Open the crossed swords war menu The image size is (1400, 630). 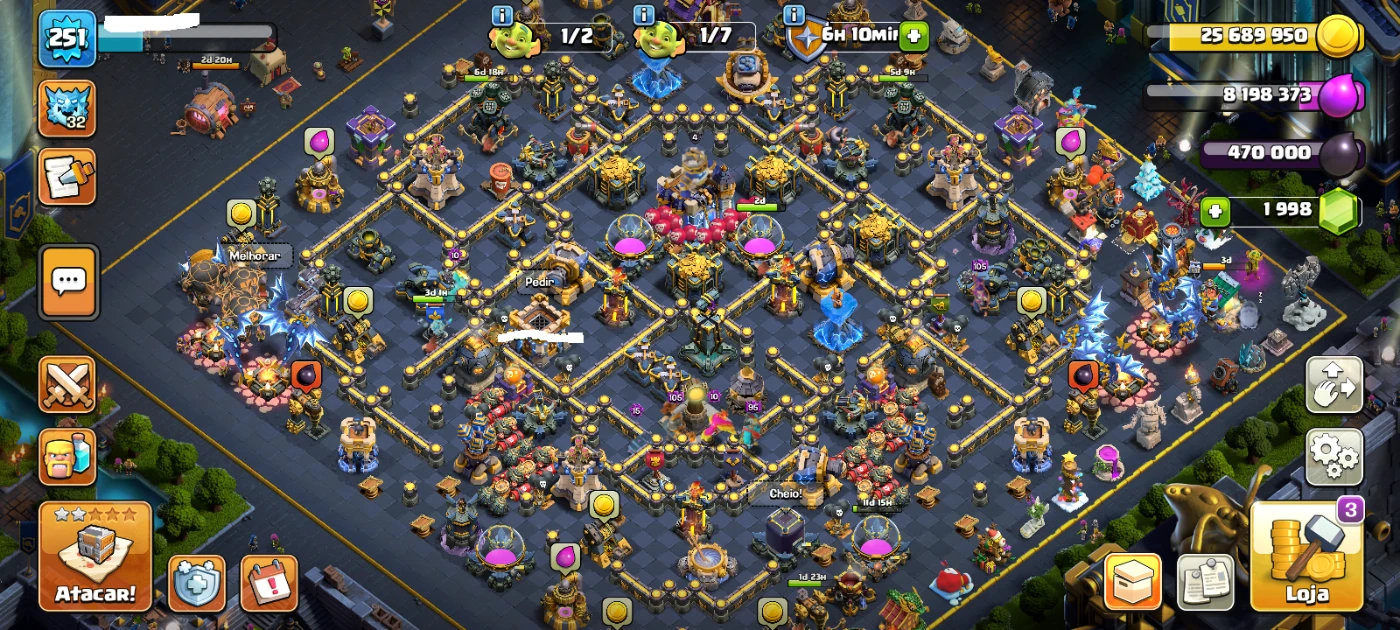[67, 385]
